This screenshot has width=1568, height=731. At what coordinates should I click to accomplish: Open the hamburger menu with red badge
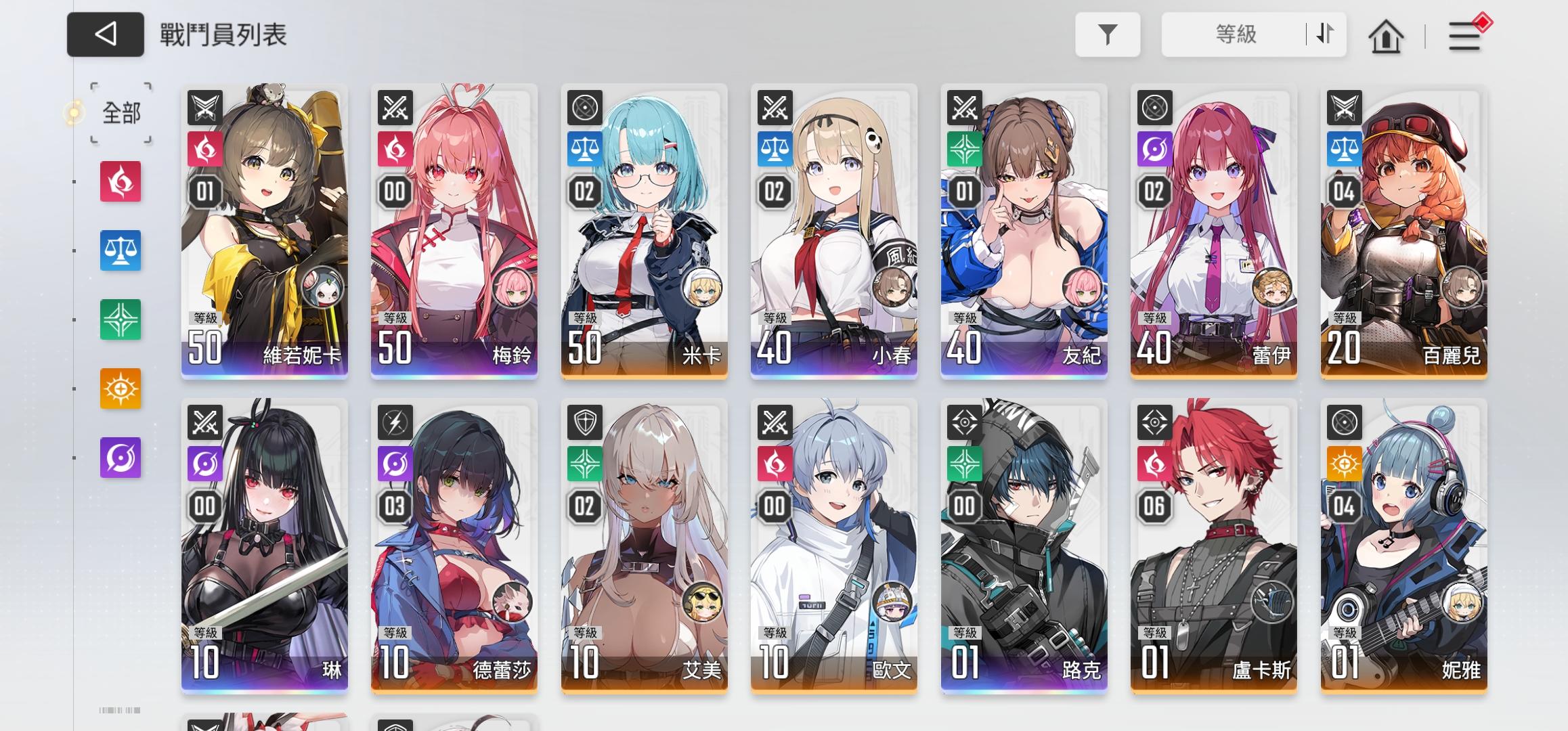coord(1464,35)
